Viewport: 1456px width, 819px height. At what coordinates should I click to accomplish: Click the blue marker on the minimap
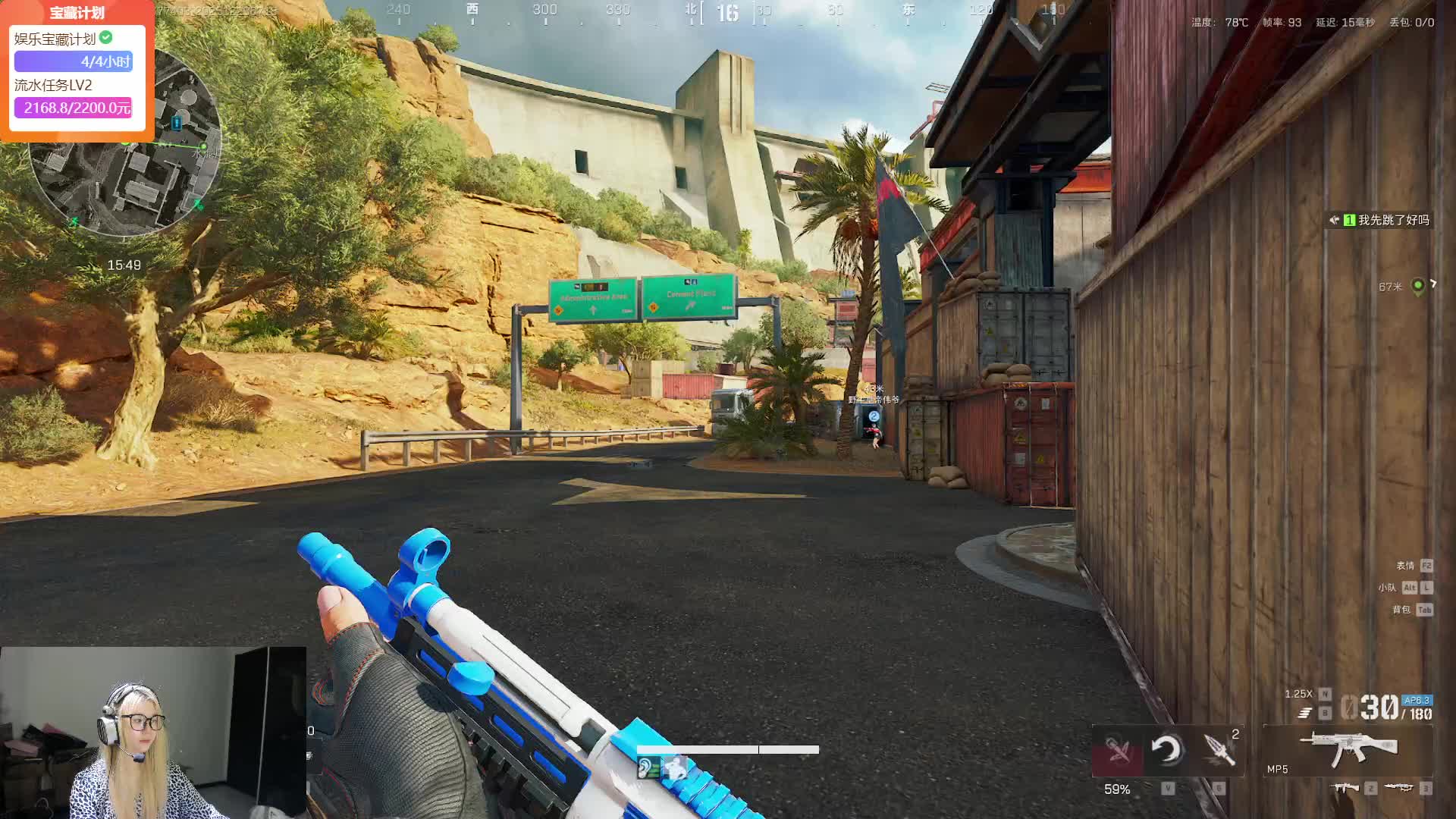click(177, 122)
